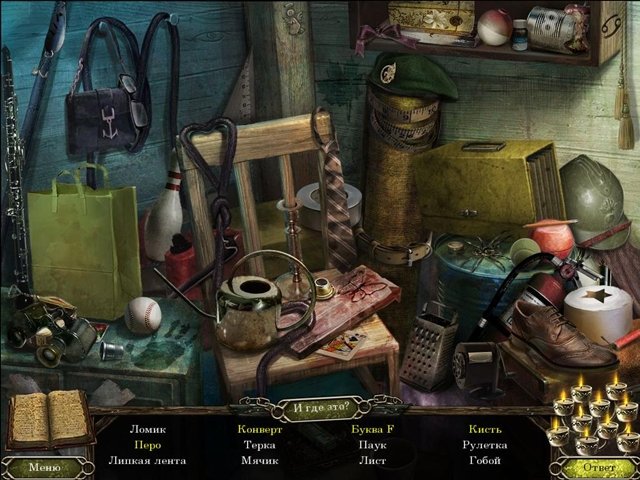The height and width of the screenshot is (480, 640).
Task: Select the word Ломик in the list
Action: click(x=147, y=429)
